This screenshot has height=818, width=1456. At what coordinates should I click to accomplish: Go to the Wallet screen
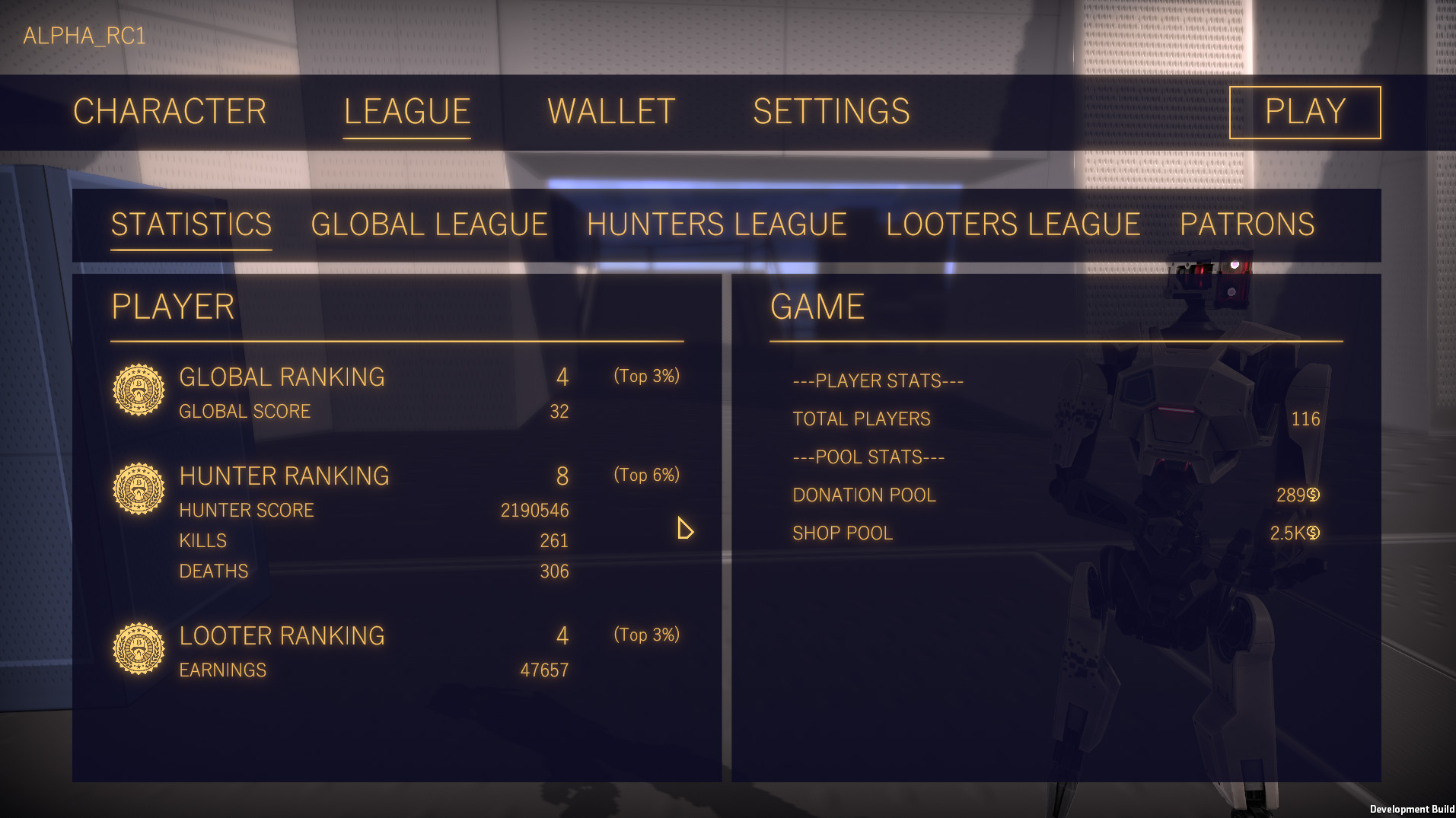(x=611, y=112)
